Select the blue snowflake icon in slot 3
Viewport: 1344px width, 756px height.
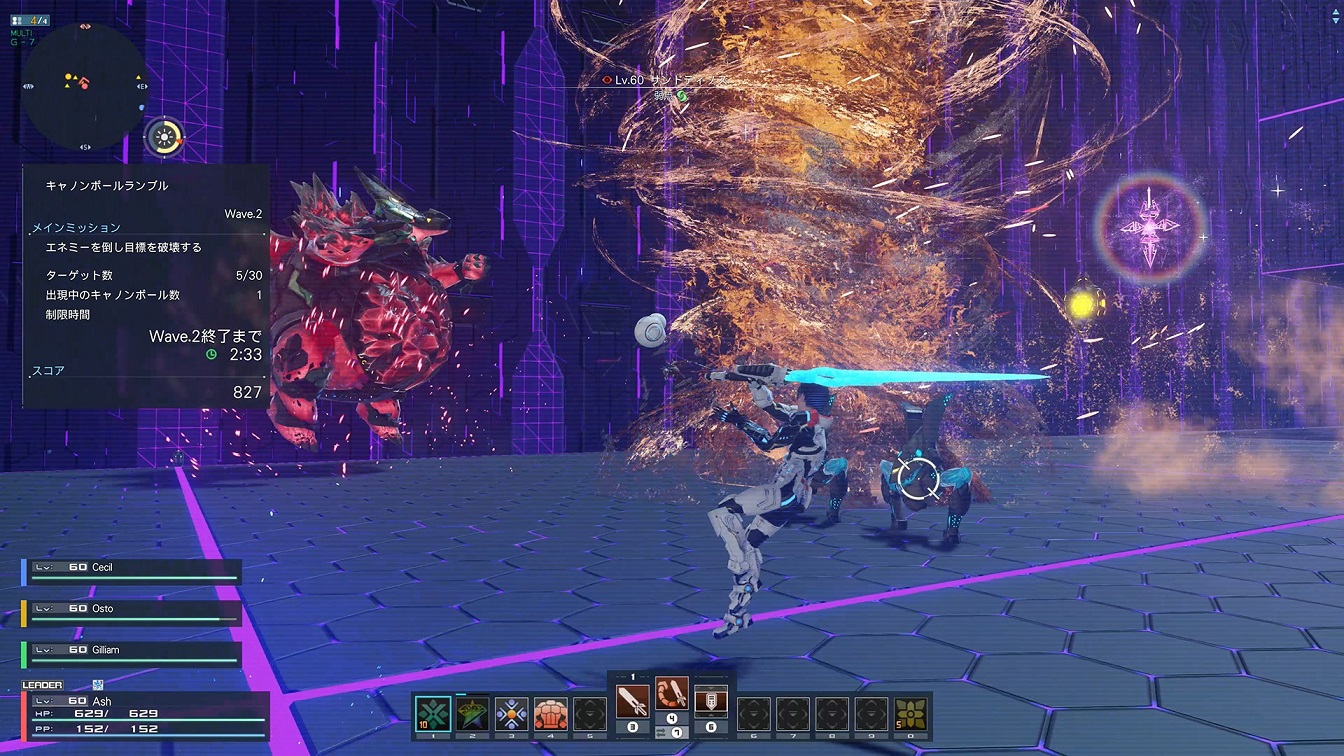511,713
